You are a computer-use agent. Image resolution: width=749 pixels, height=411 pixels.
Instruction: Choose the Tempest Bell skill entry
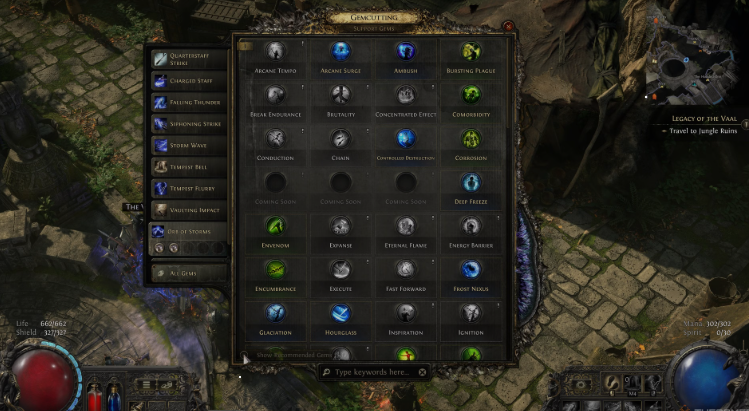pyautogui.click(x=187, y=166)
